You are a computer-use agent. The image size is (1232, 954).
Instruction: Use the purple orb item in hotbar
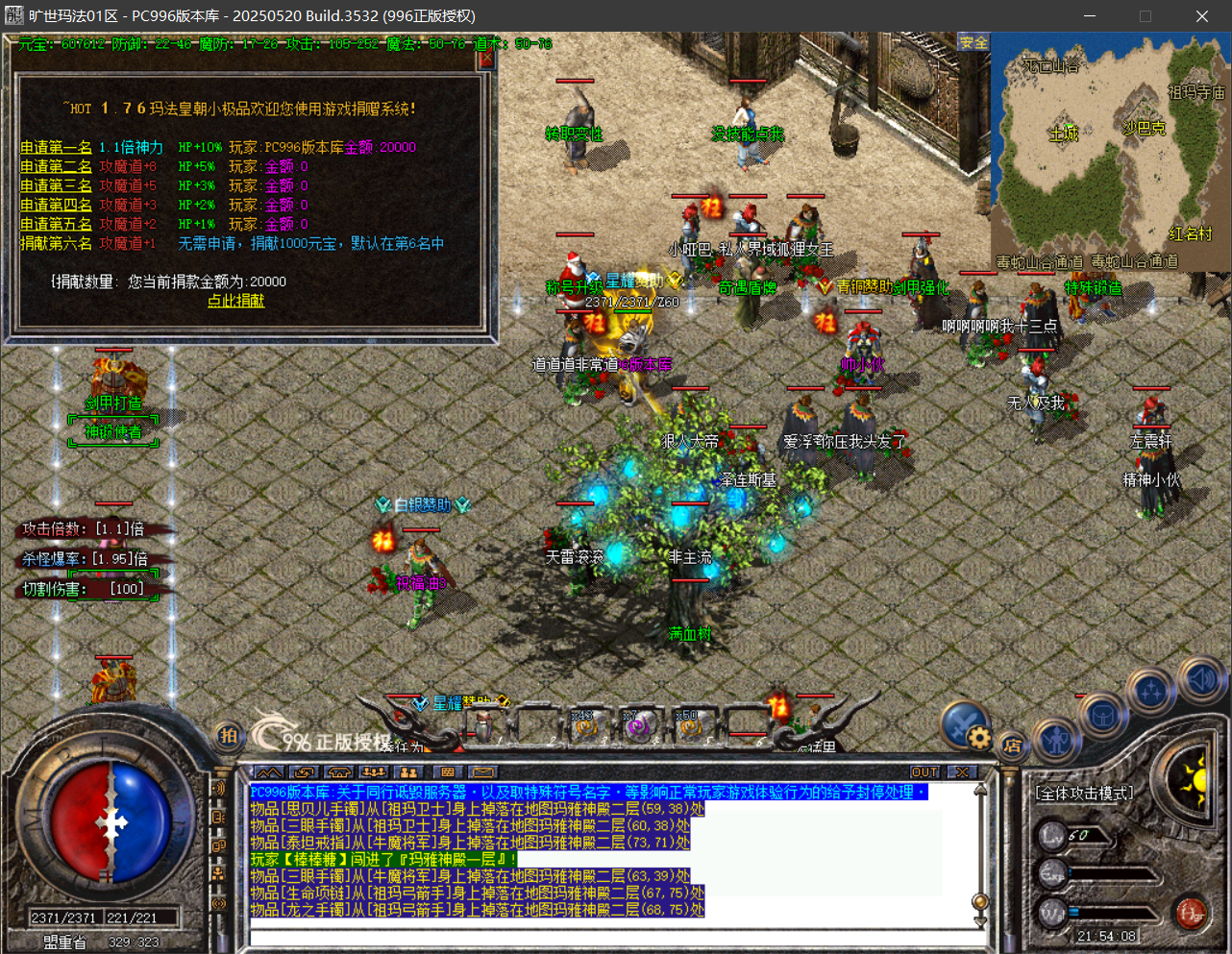tap(636, 727)
